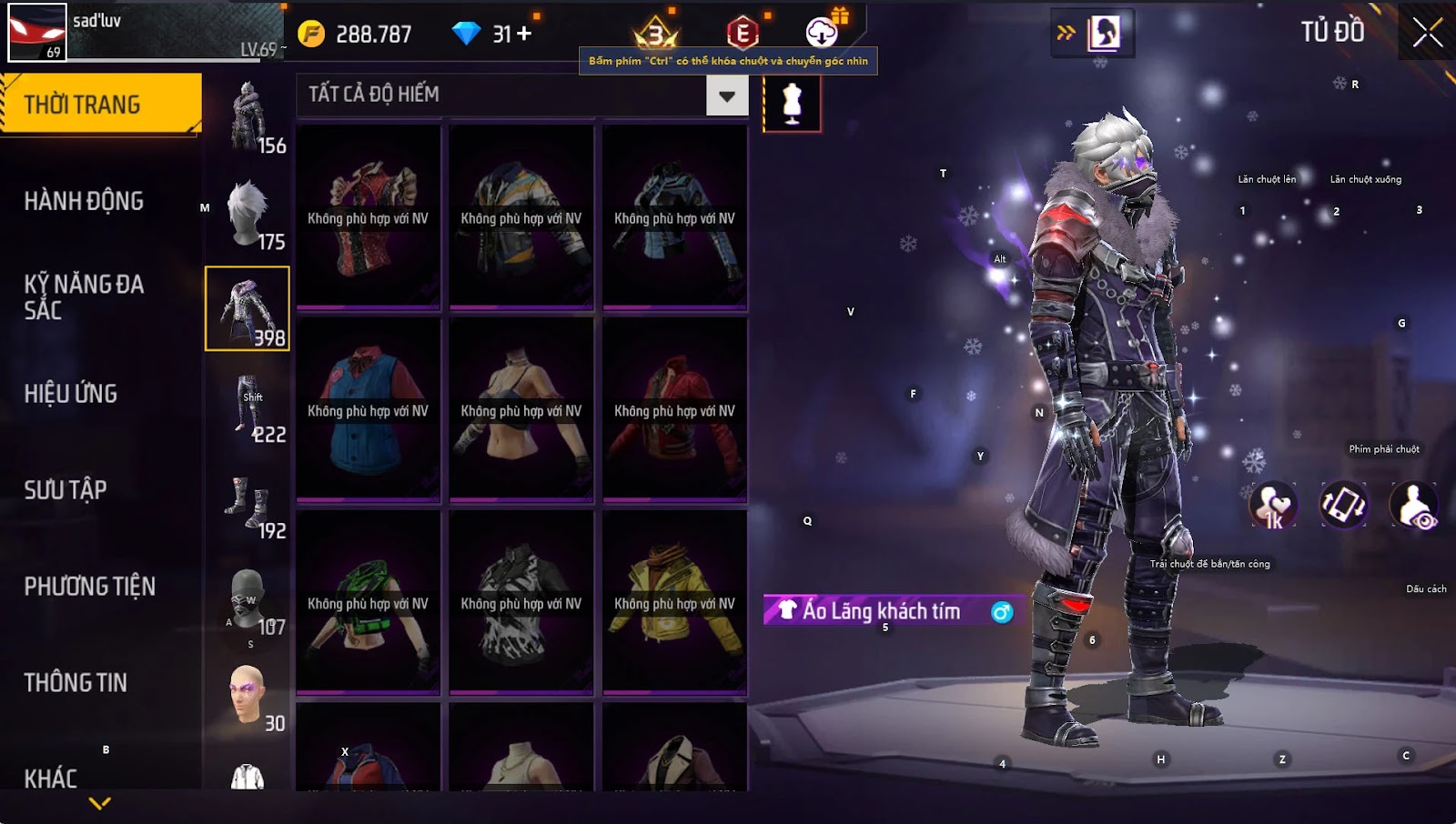This screenshot has height=824, width=1456.
Task: Open the Phương Tiện tab
Action: 89,587
